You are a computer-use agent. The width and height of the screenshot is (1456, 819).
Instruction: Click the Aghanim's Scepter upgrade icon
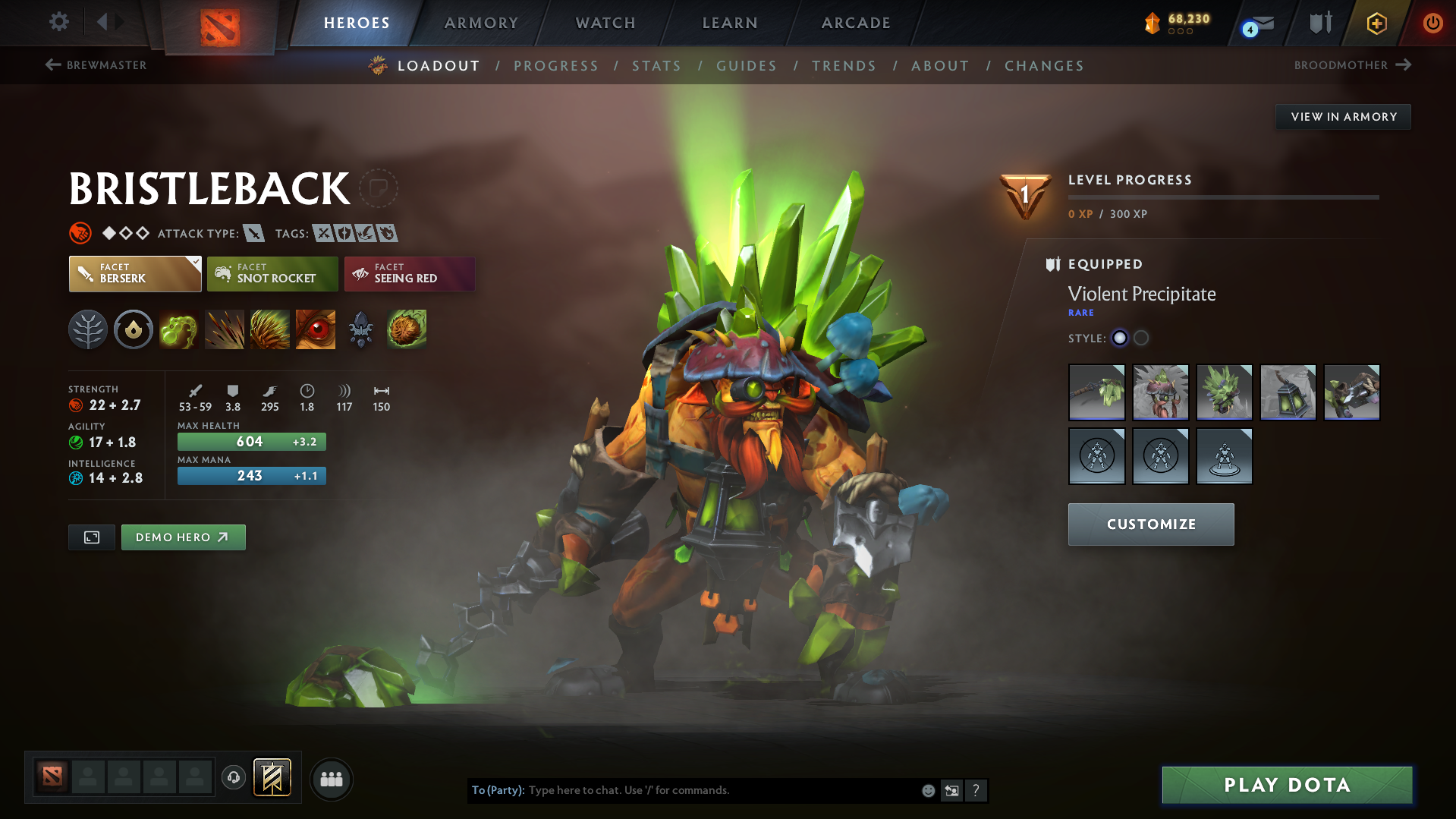360,329
